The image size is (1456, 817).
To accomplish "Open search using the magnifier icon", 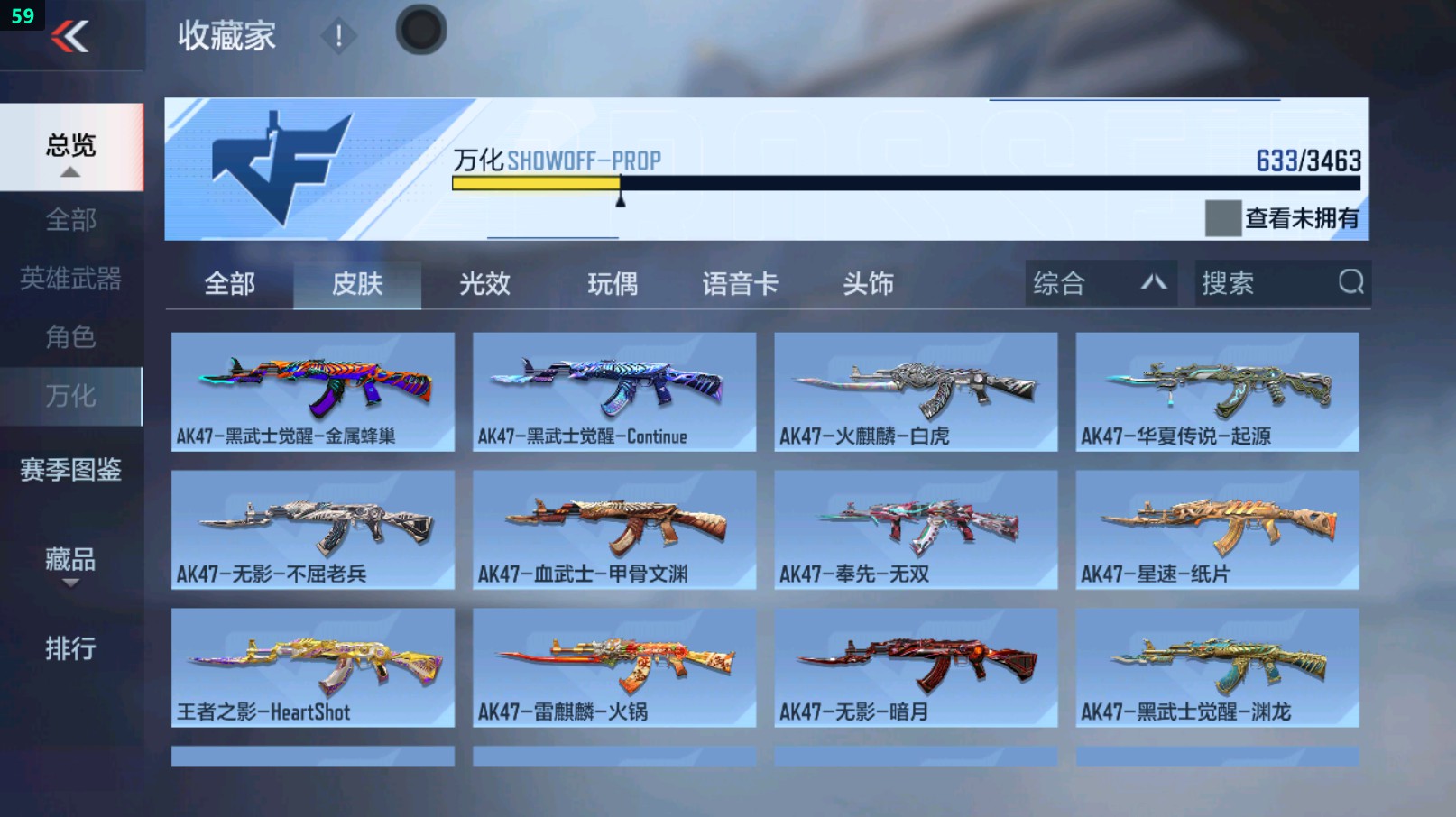I will pos(1350,283).
